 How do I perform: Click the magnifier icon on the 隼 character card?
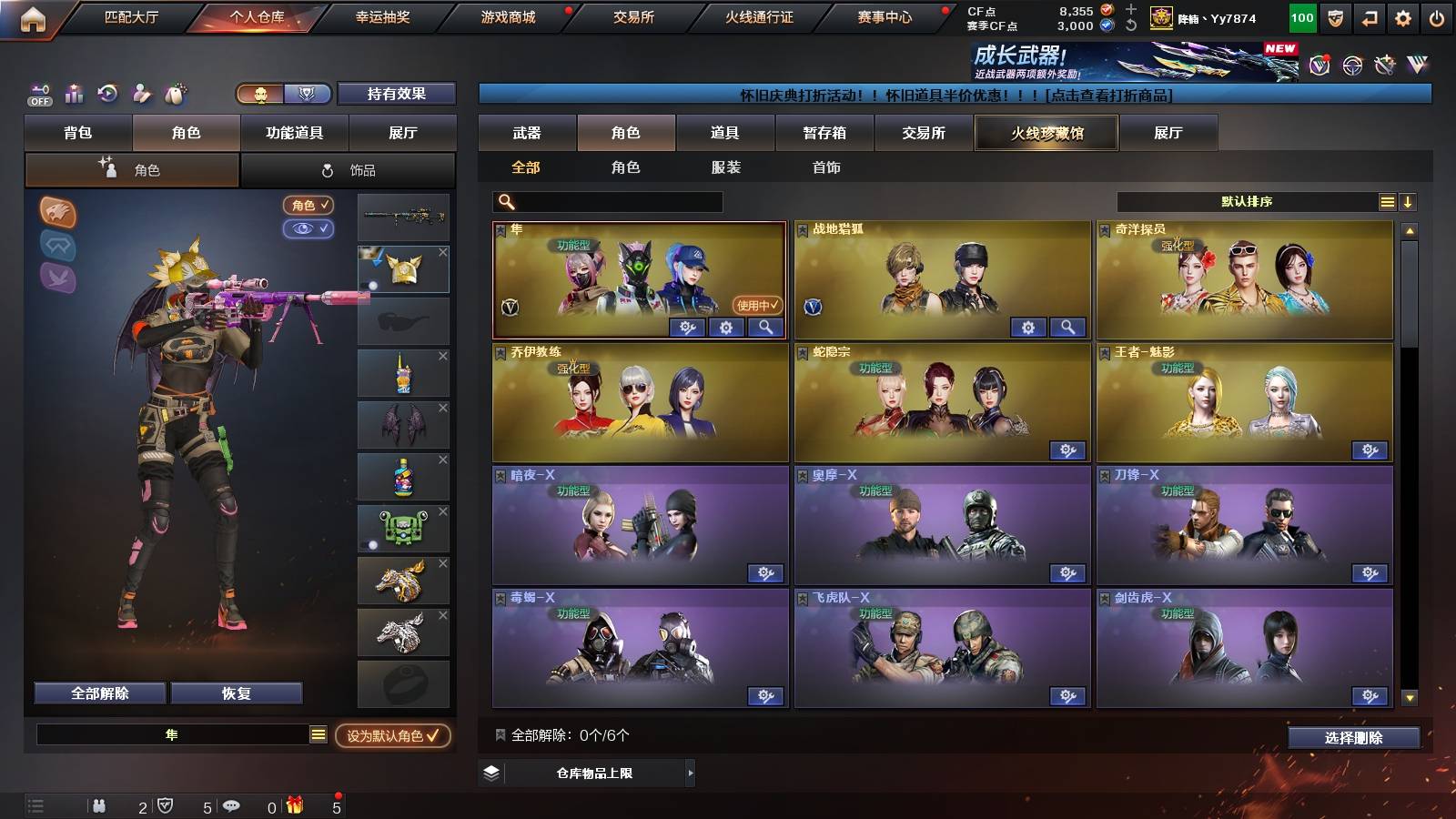(x=765, y=328)
